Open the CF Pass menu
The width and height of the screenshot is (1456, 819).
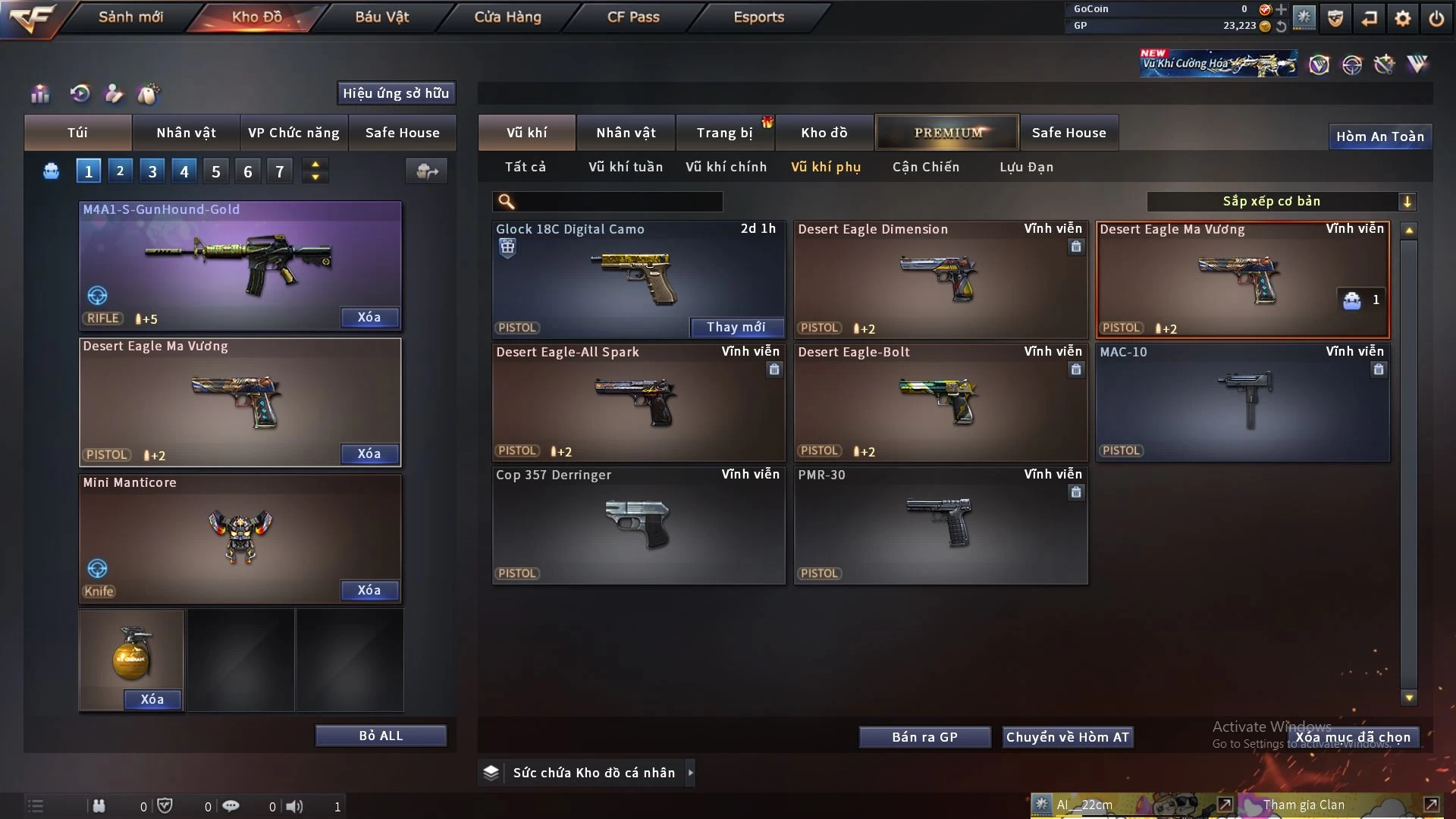(x=633, y=17)
